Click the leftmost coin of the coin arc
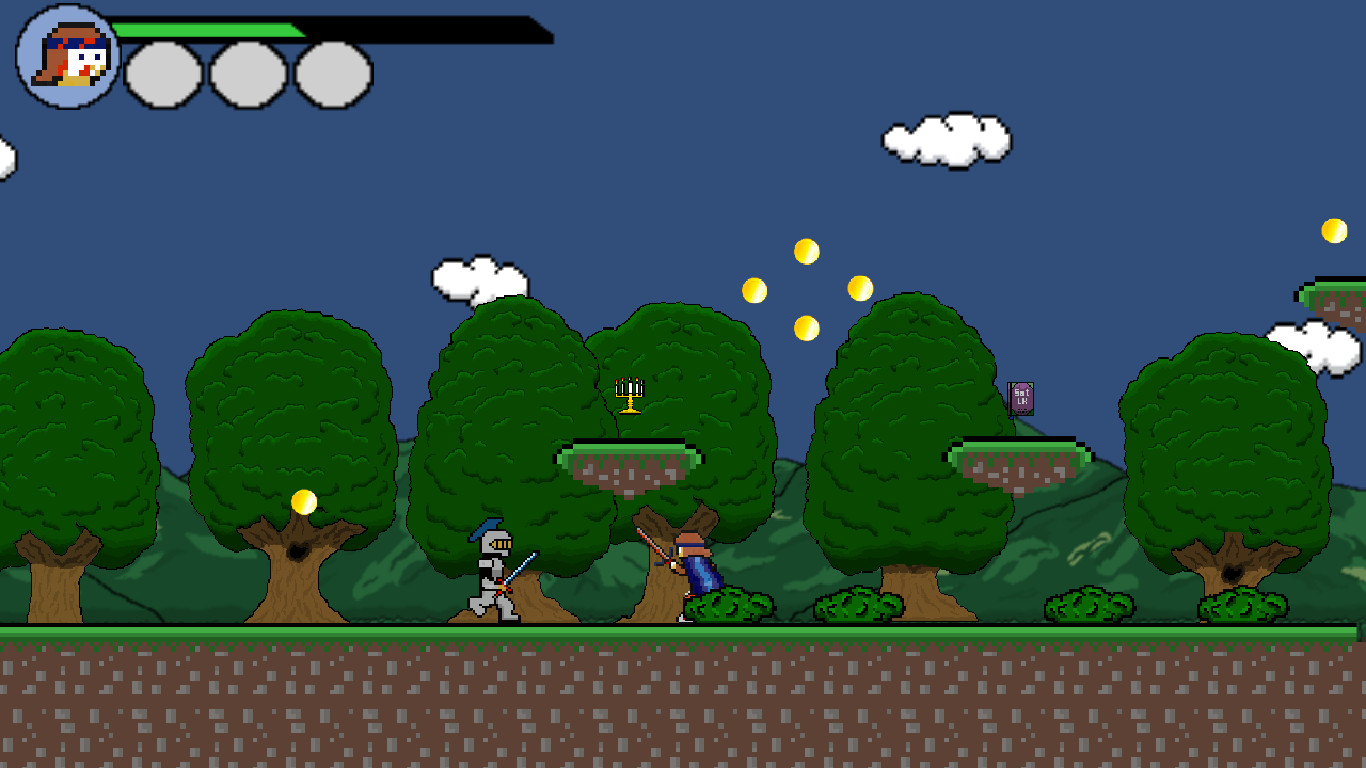1366x768 pixels. point(756,289)
